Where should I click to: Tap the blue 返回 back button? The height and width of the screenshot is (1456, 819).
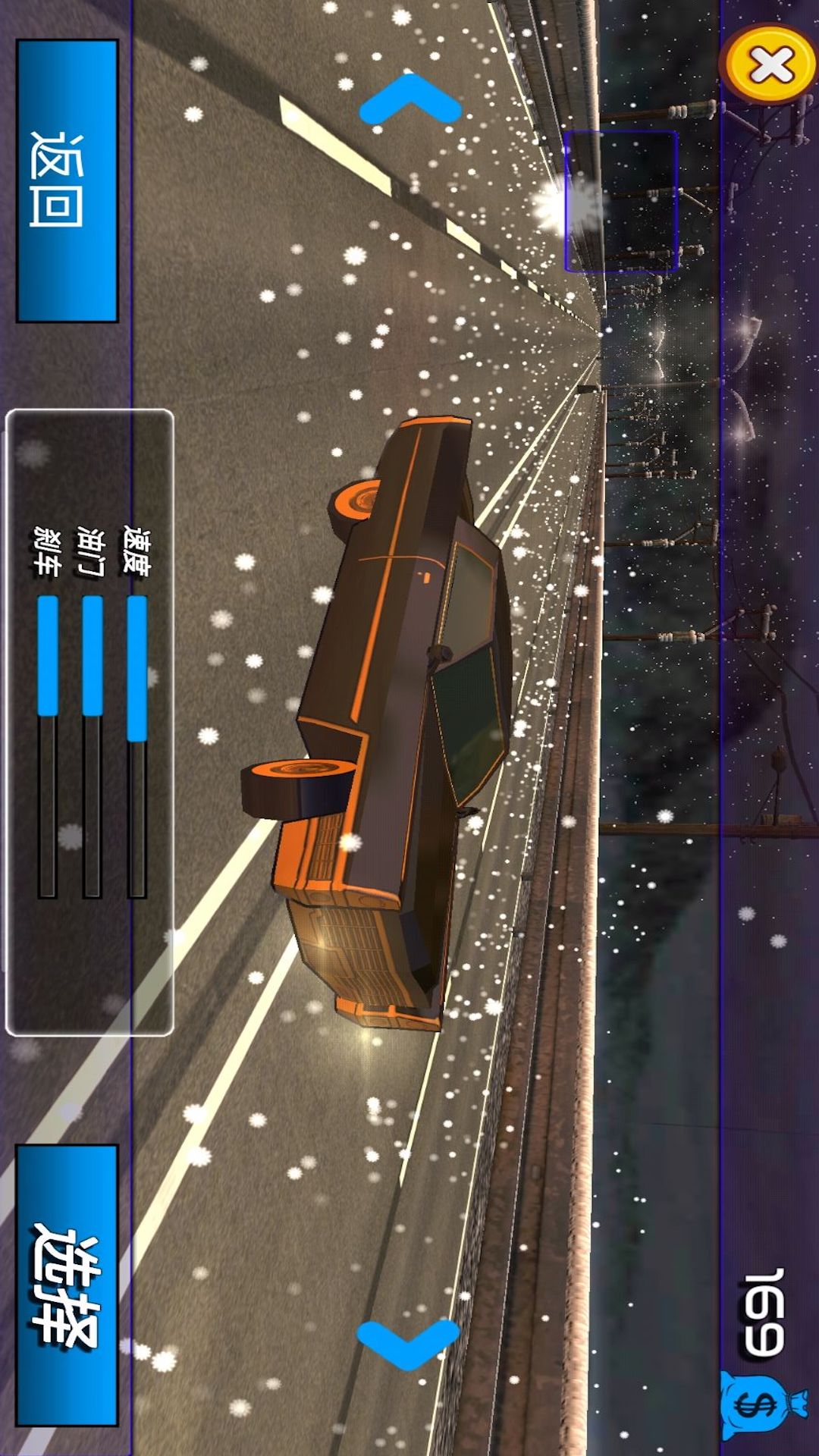[x=67, y=180]
